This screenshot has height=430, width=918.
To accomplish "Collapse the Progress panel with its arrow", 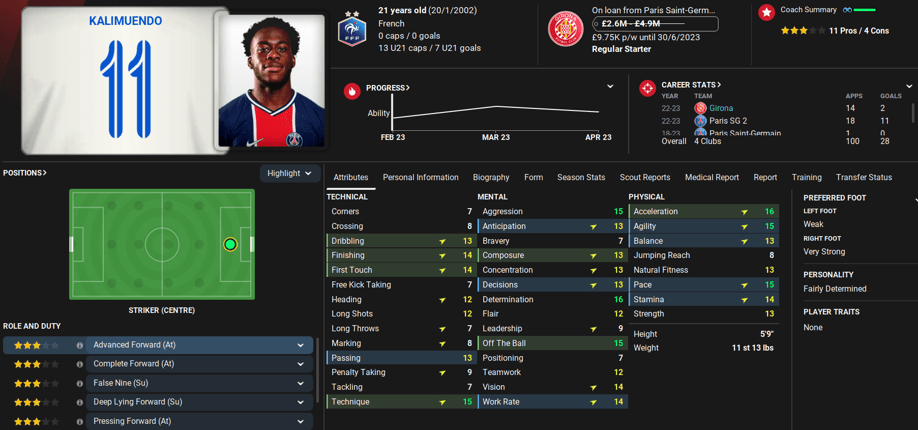I will (x=610, y=87).
